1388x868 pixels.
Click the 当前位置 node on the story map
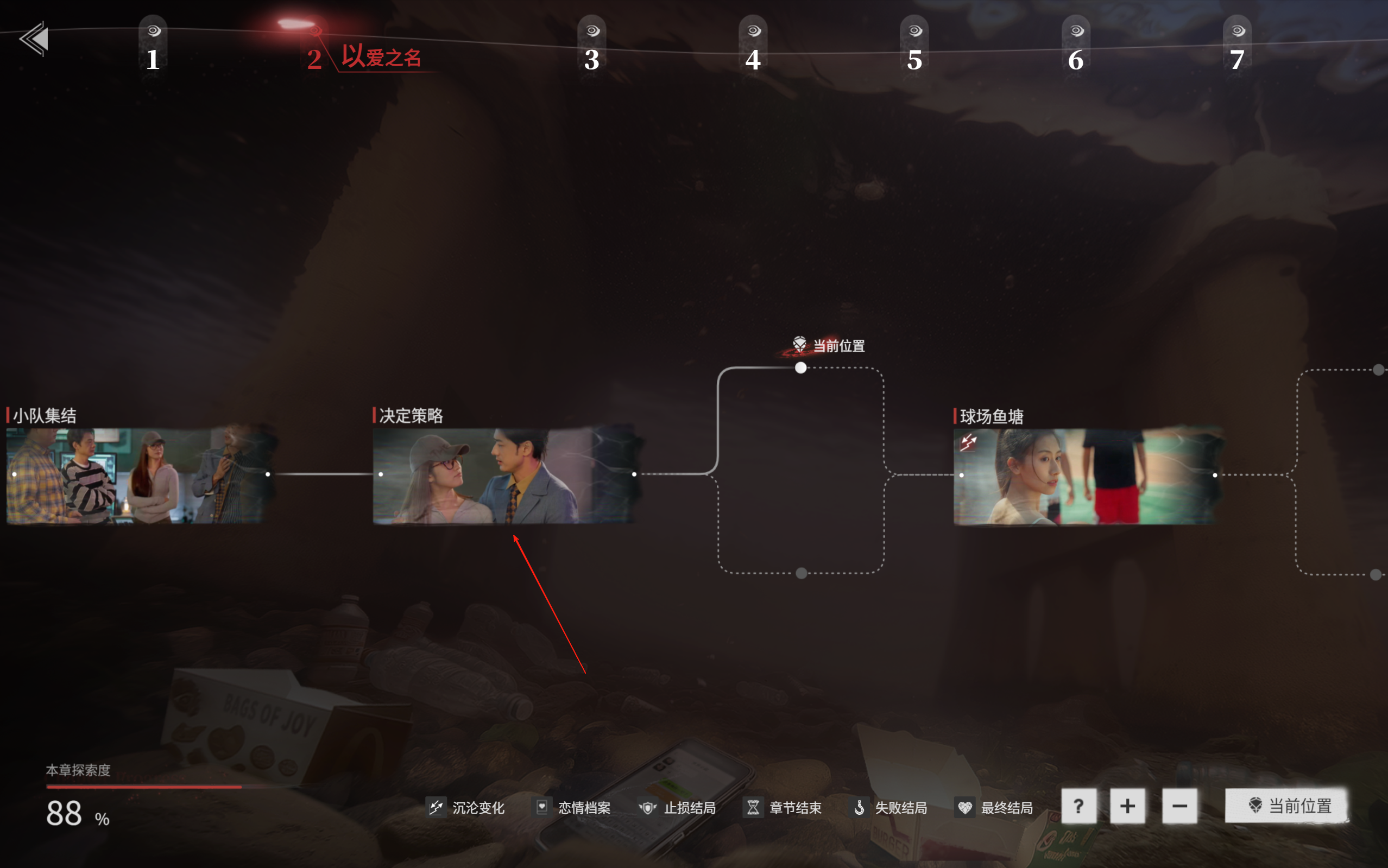(800, 368)
